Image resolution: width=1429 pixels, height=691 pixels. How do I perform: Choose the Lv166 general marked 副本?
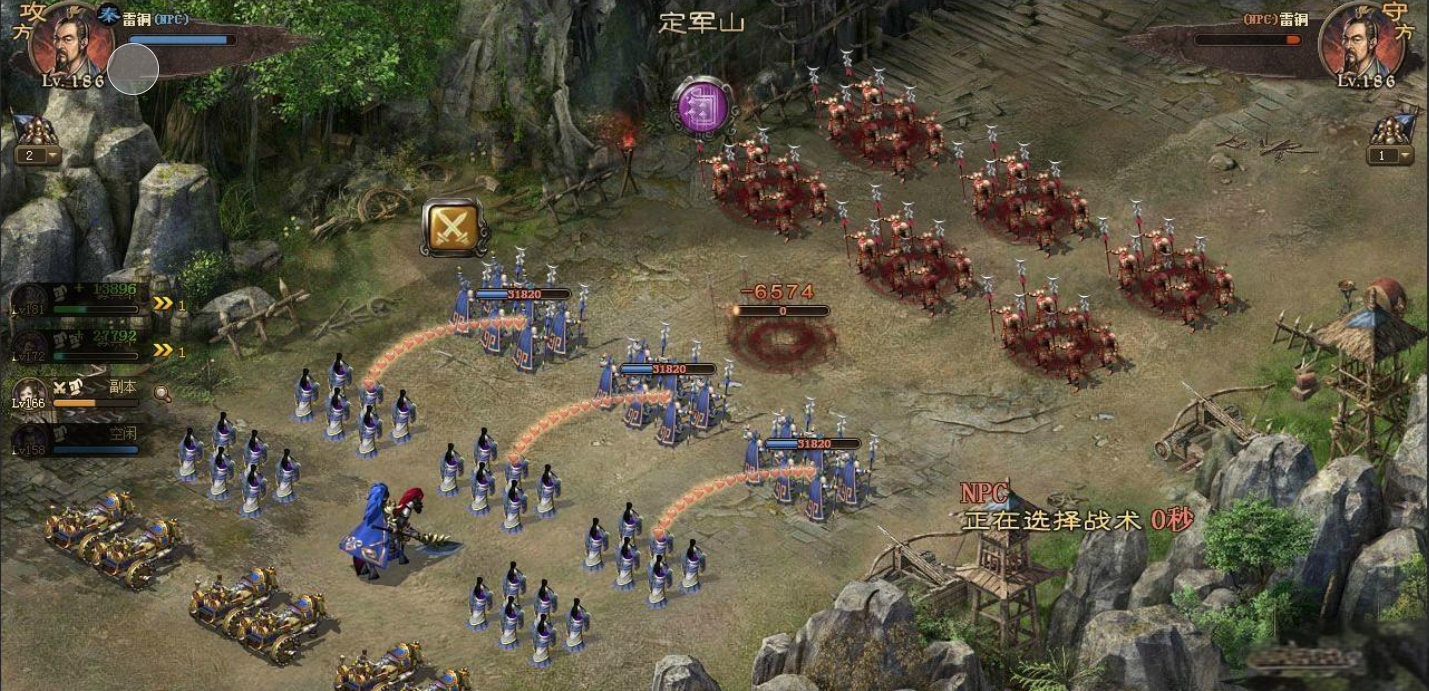pos(80,393)
